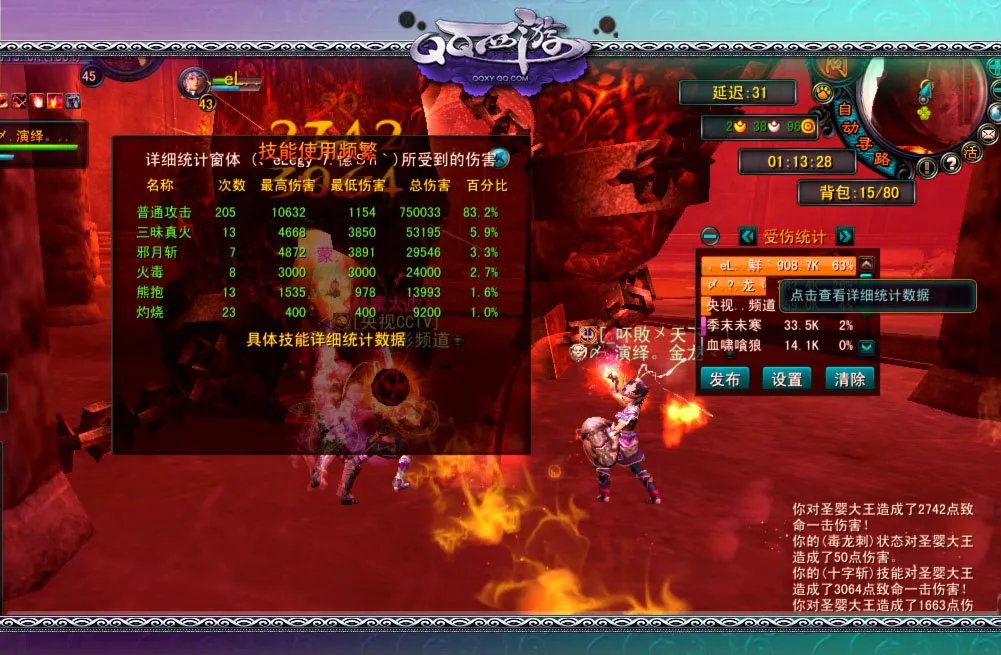Close the detailed statistics window
This screenshot has height=655, width=1001.
pyautogui.click(x=499, y=158)
